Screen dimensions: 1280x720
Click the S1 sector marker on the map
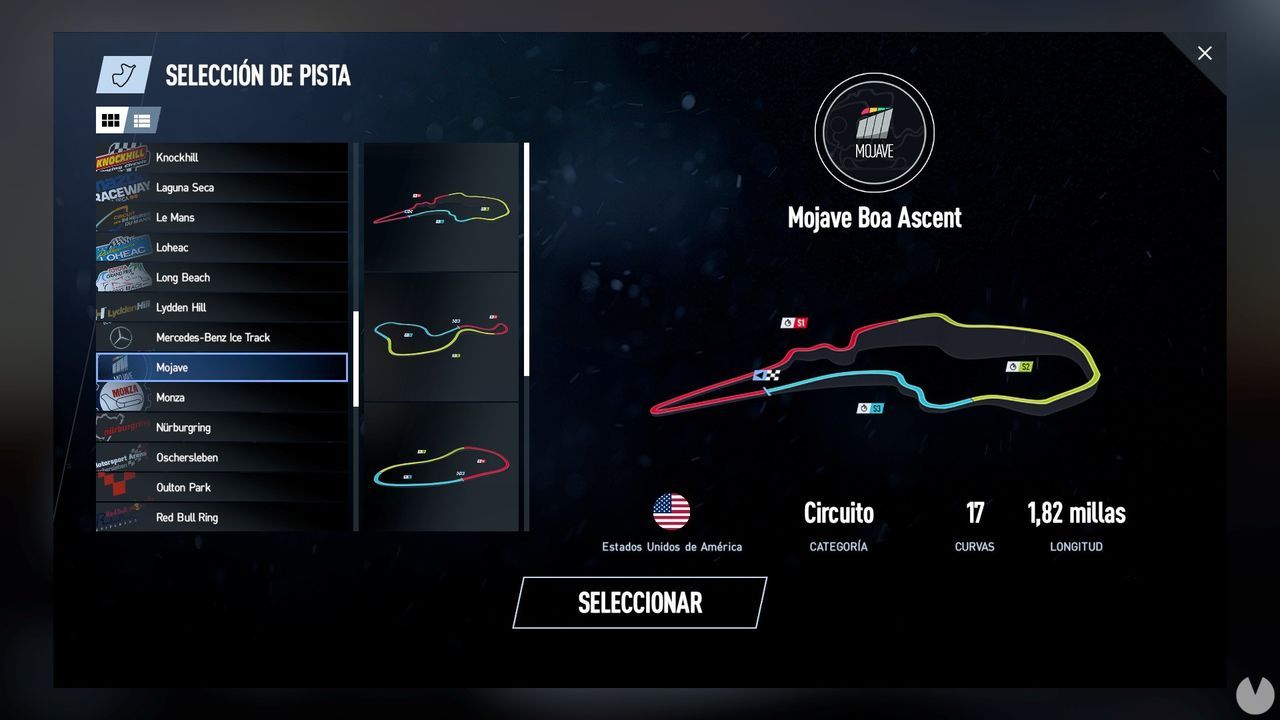pyautogui.click(x=793, y=322)
